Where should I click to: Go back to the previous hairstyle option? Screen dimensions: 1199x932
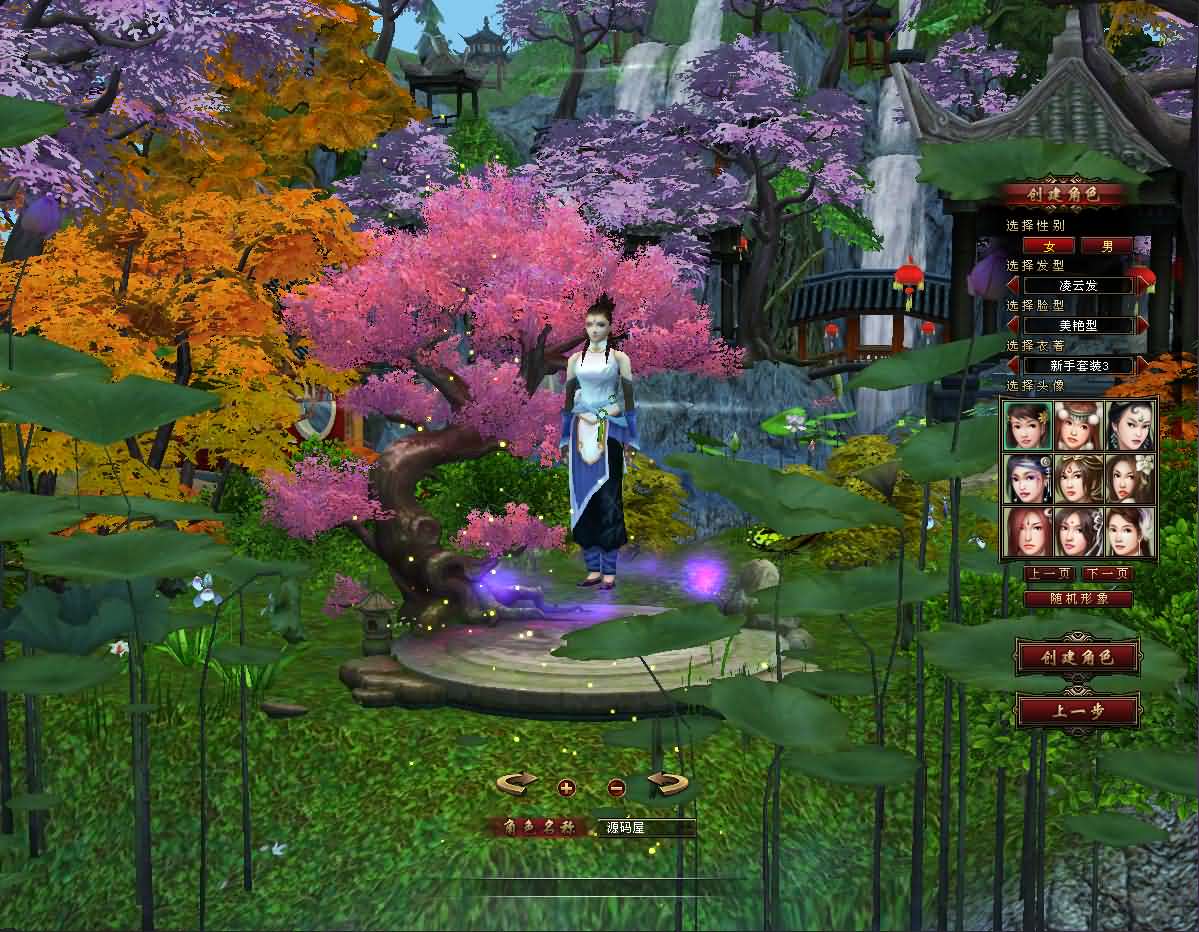tap(1012, 285)
